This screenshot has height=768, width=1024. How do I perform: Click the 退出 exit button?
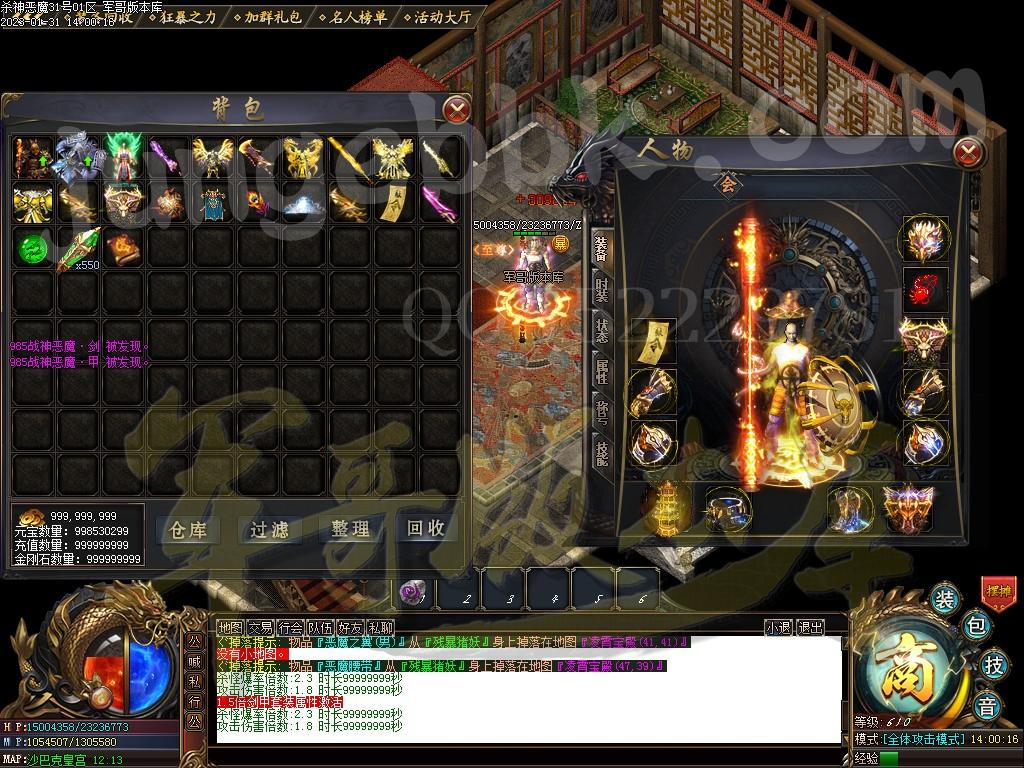point(811,628)
